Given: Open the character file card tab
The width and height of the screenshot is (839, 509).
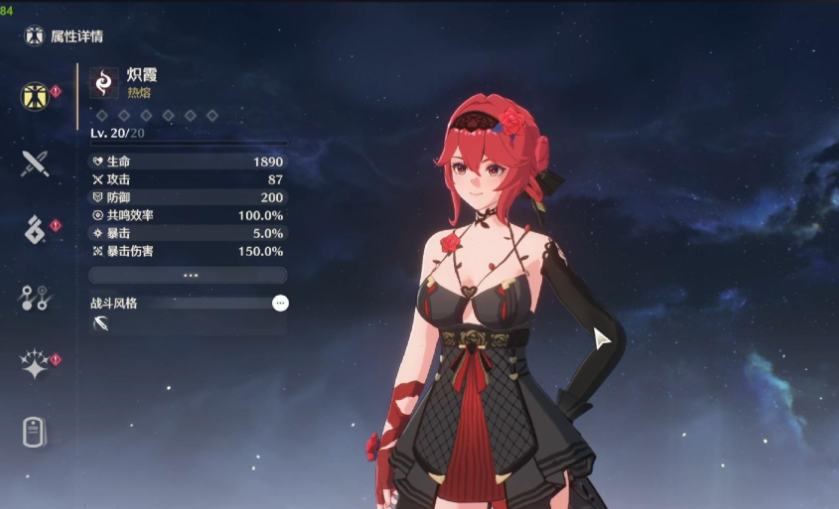Looking at the screenshot, I should 35,432.
